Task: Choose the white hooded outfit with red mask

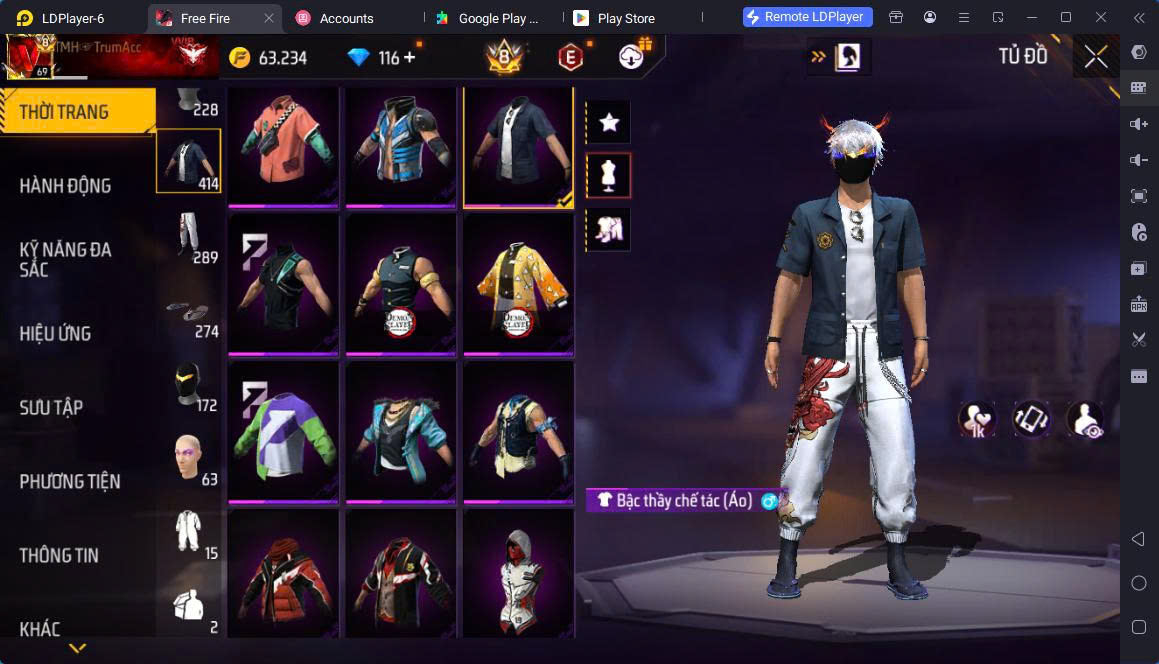Action: [x=518, y=574]
